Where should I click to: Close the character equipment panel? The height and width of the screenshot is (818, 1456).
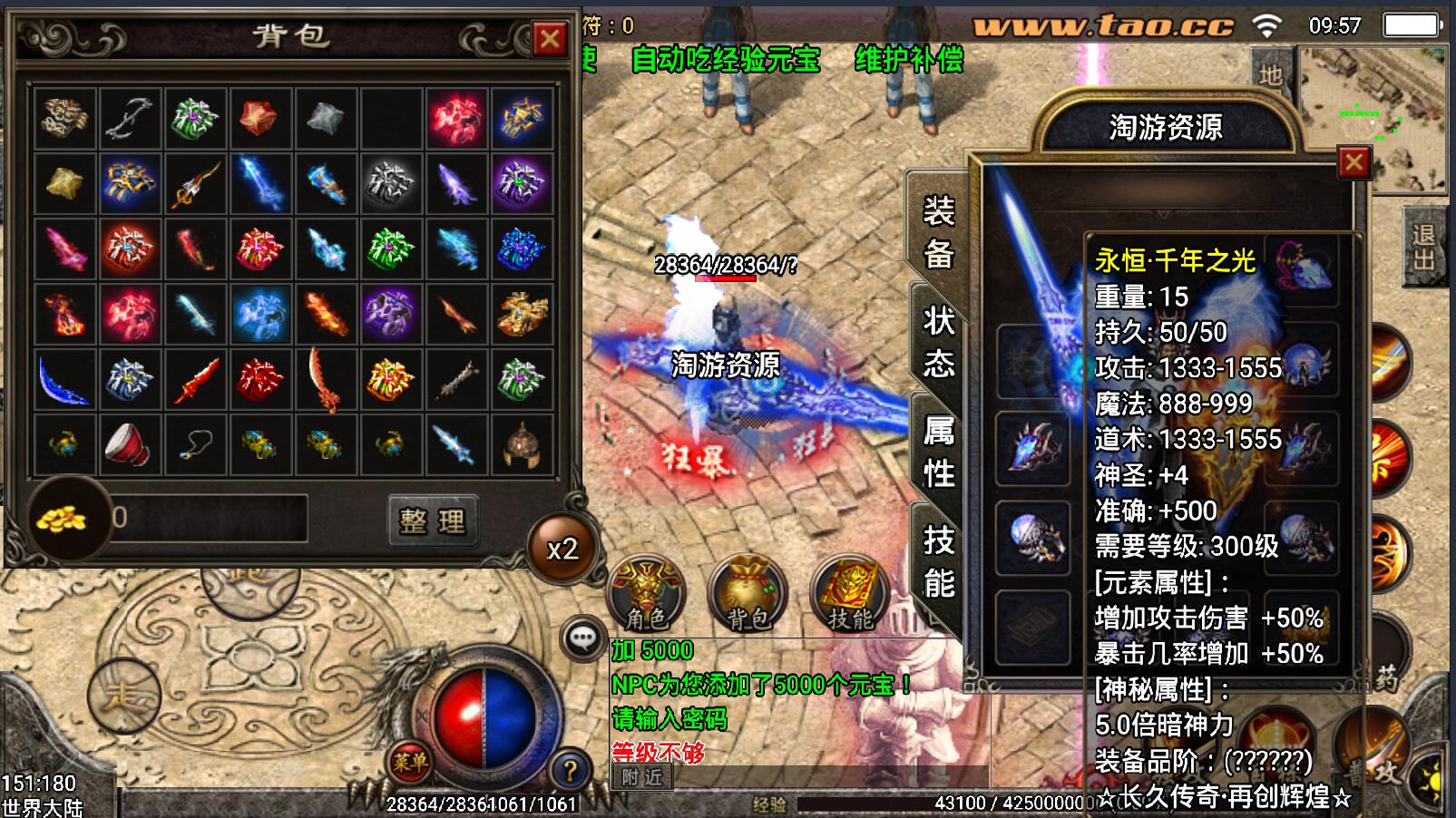pyautogui.click(x=1353, y=162)
